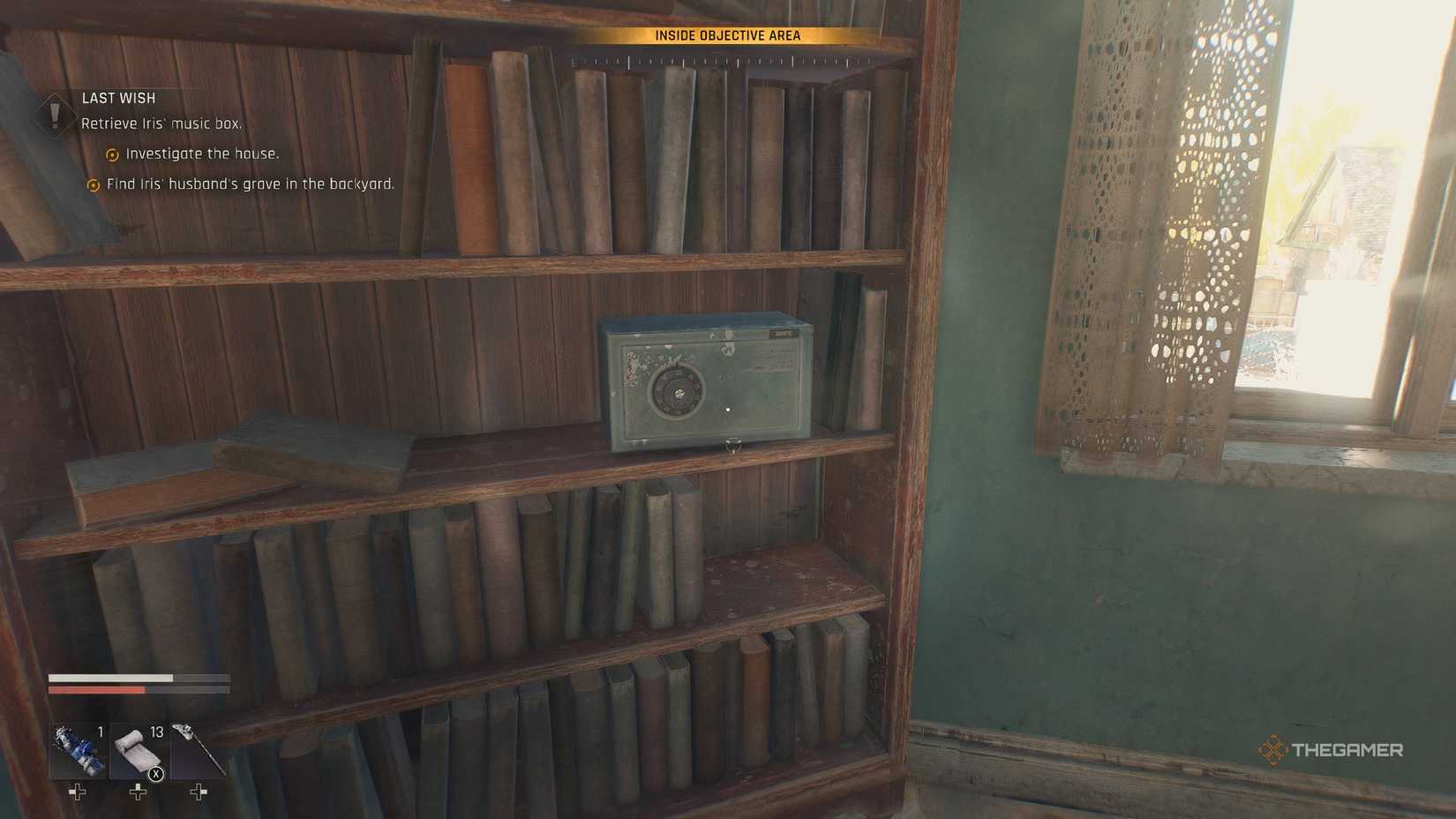1456x819 pixels.
Task: Toggle the plus upgrade under the spray quickslot
Action: (x=77, y=792)
